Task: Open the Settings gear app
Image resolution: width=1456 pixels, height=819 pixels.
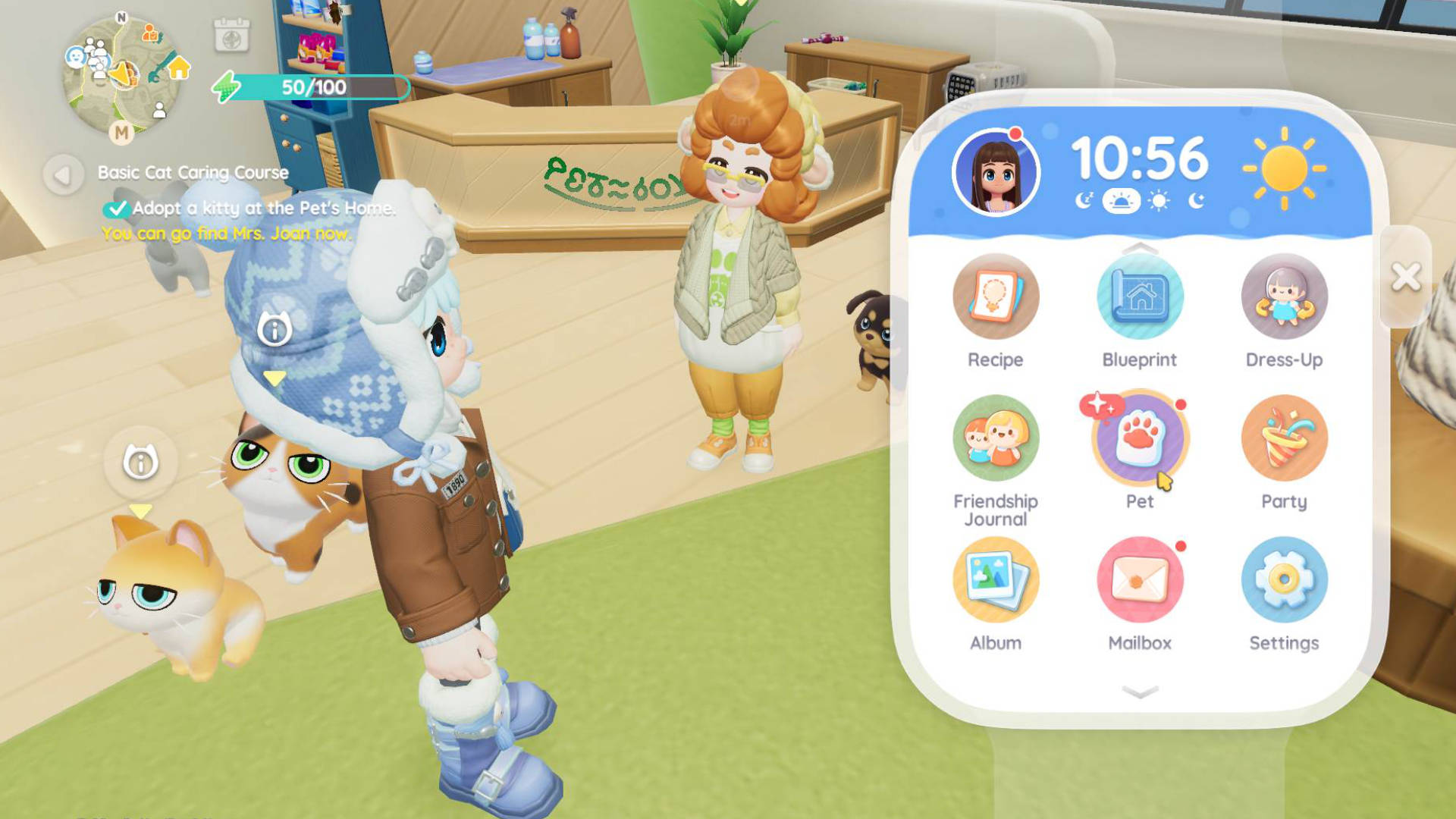Action: tap(1284, 580)
